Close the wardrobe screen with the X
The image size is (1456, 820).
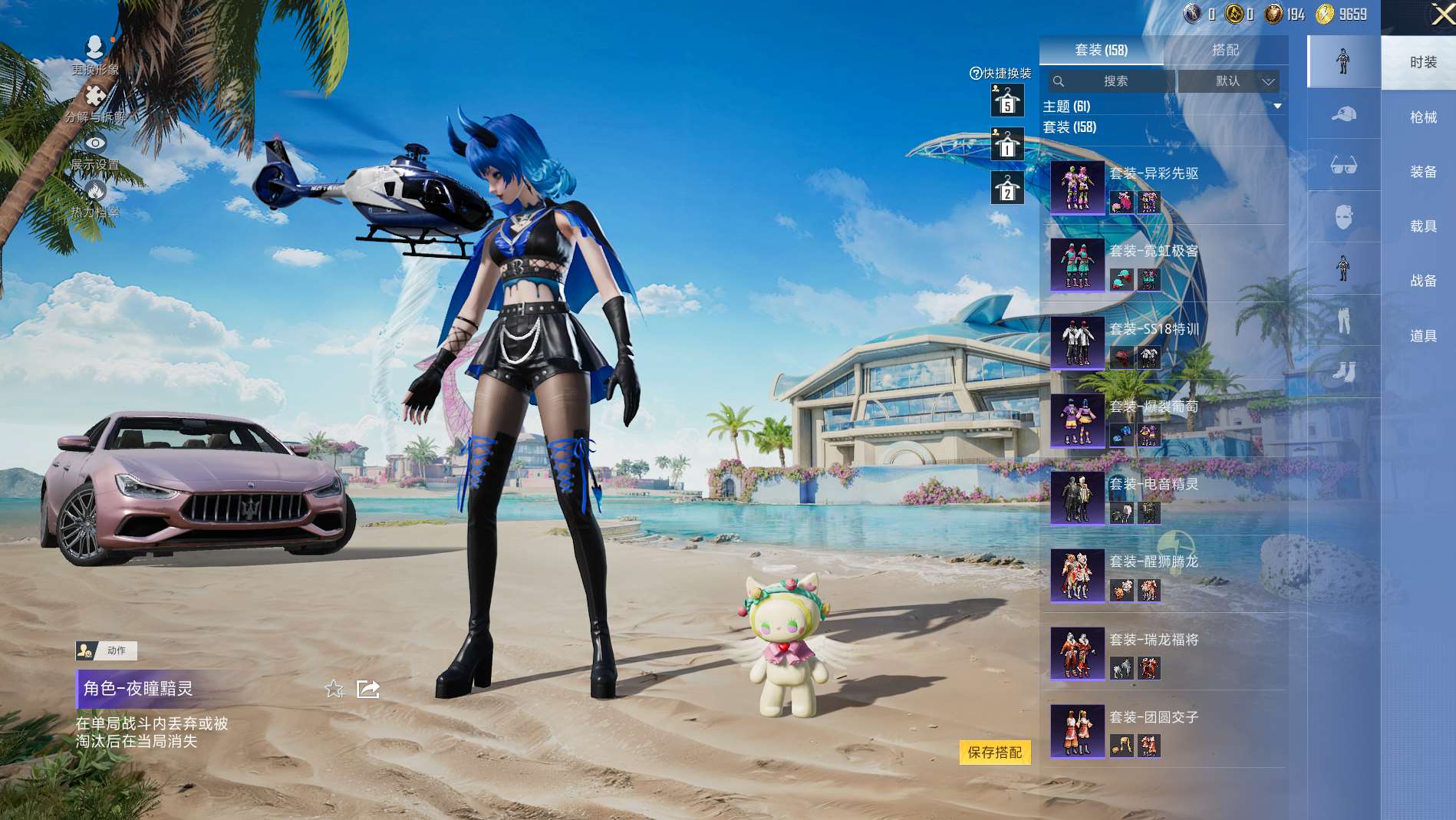1441,15
